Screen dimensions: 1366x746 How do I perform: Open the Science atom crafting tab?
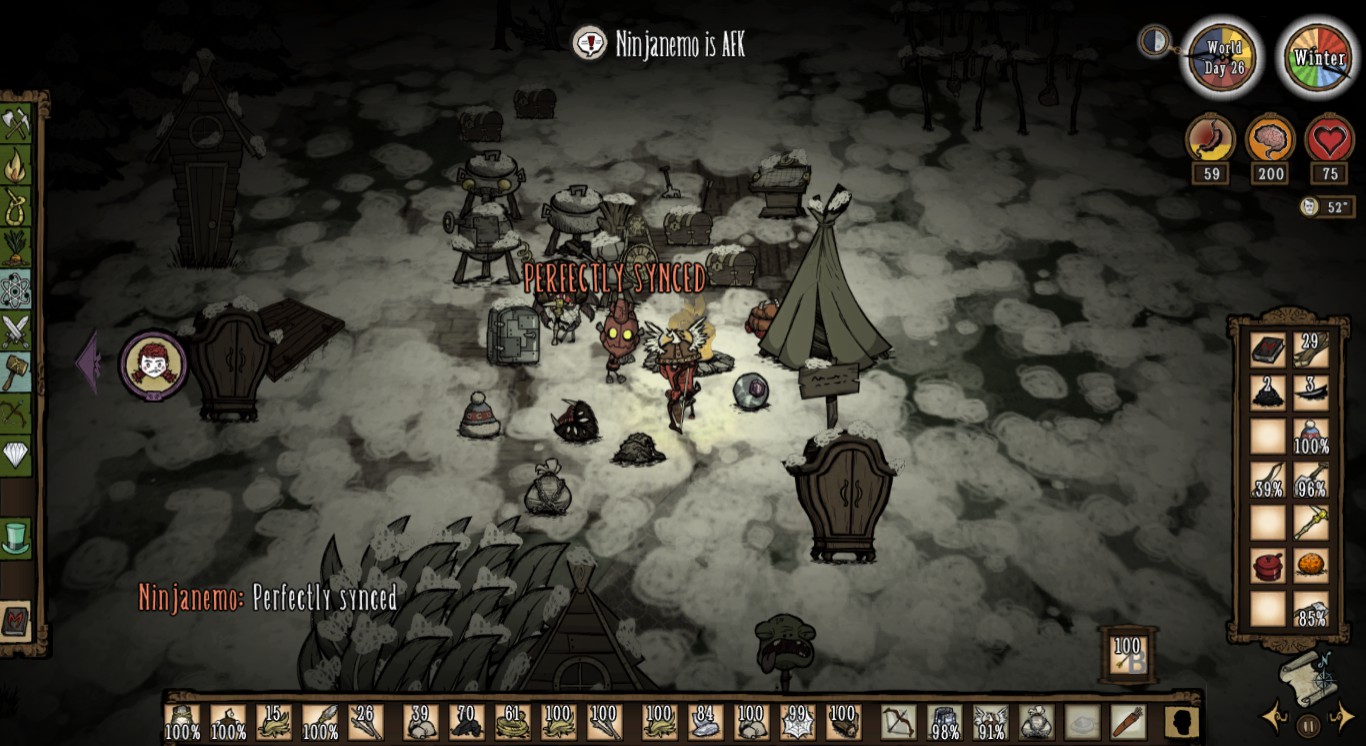tap(17, 290)
